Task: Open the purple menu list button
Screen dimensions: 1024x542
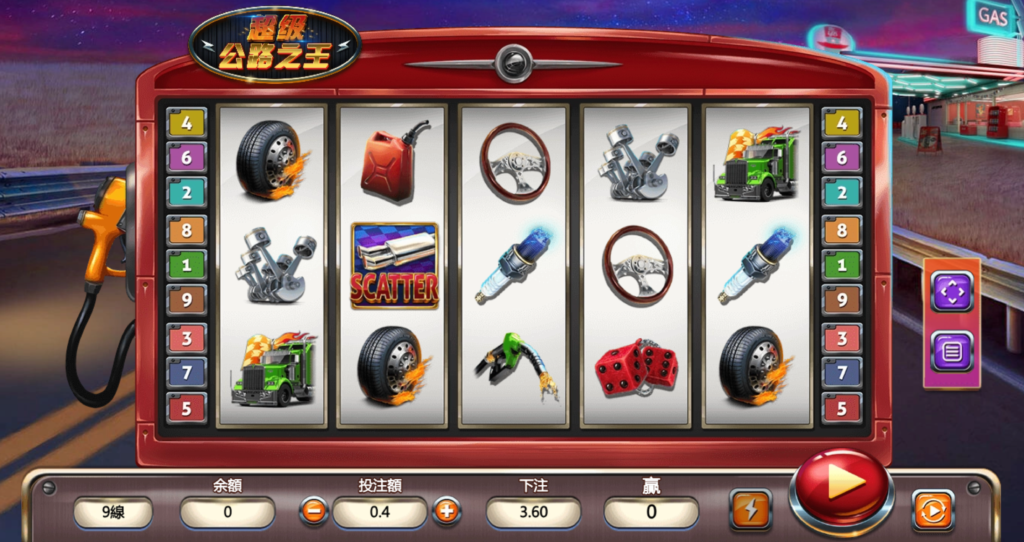Action: pyautogui.click(x=951, y=351)
